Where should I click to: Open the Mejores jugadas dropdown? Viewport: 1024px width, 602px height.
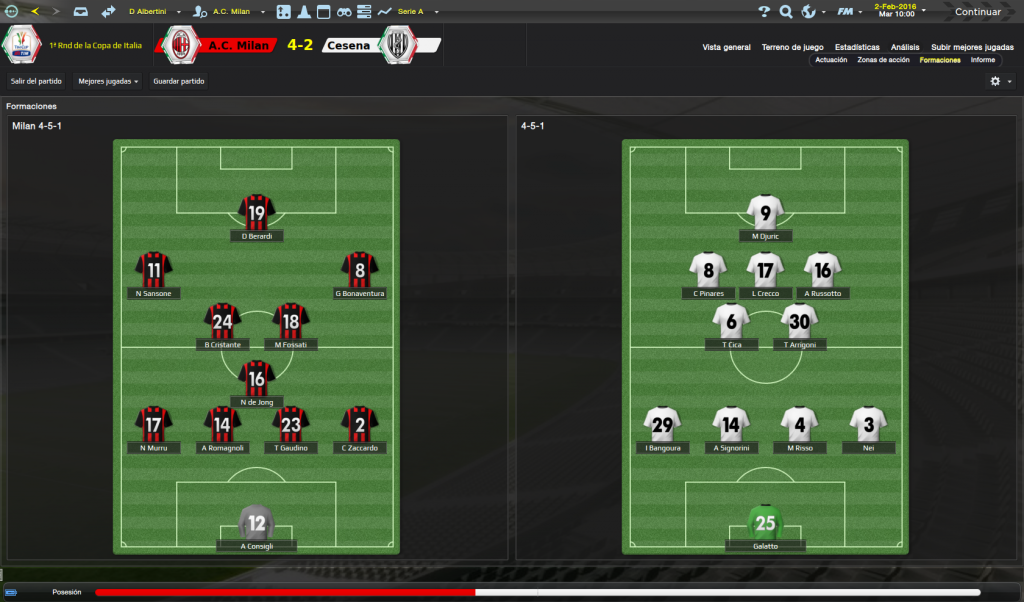108,81
